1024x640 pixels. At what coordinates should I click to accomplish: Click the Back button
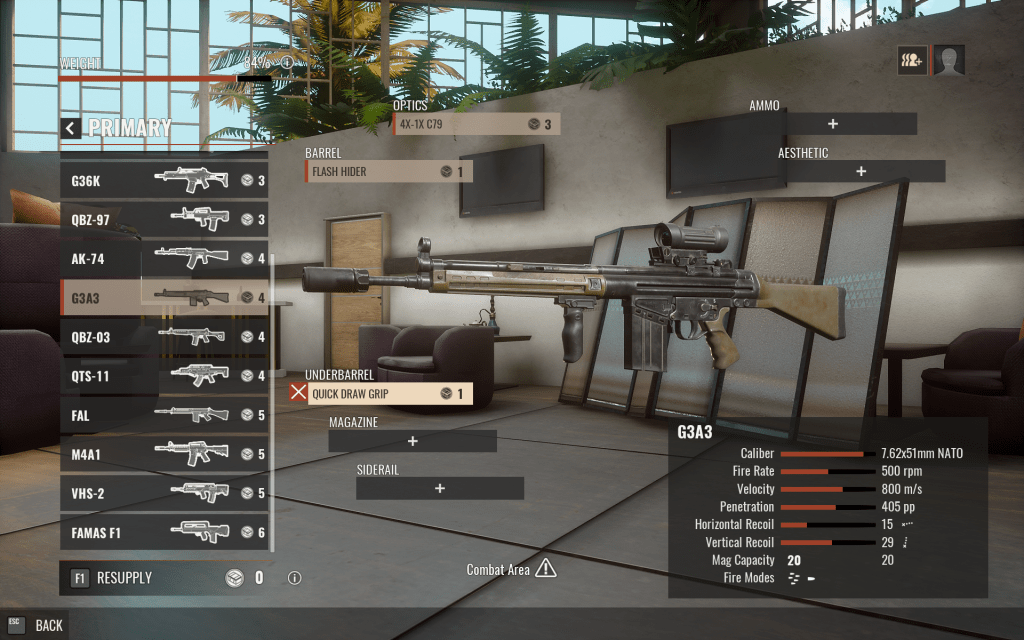point(37,625)
